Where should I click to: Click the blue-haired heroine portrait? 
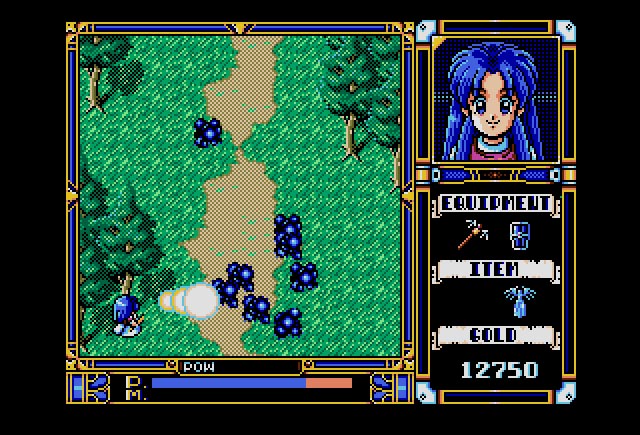pos(495,98)
